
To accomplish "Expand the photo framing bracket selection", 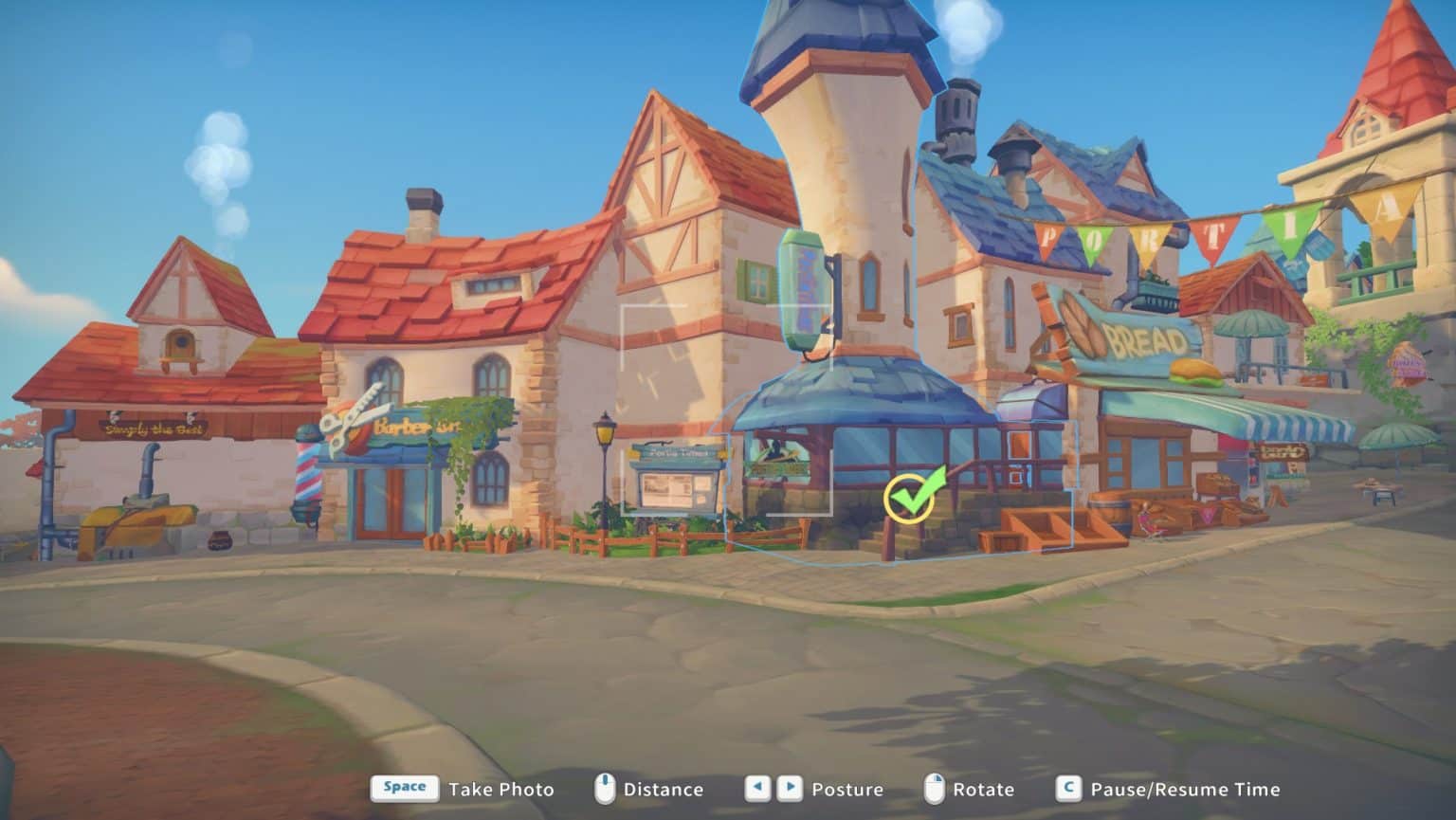I will pyautogui.click(x=727, y=408).
